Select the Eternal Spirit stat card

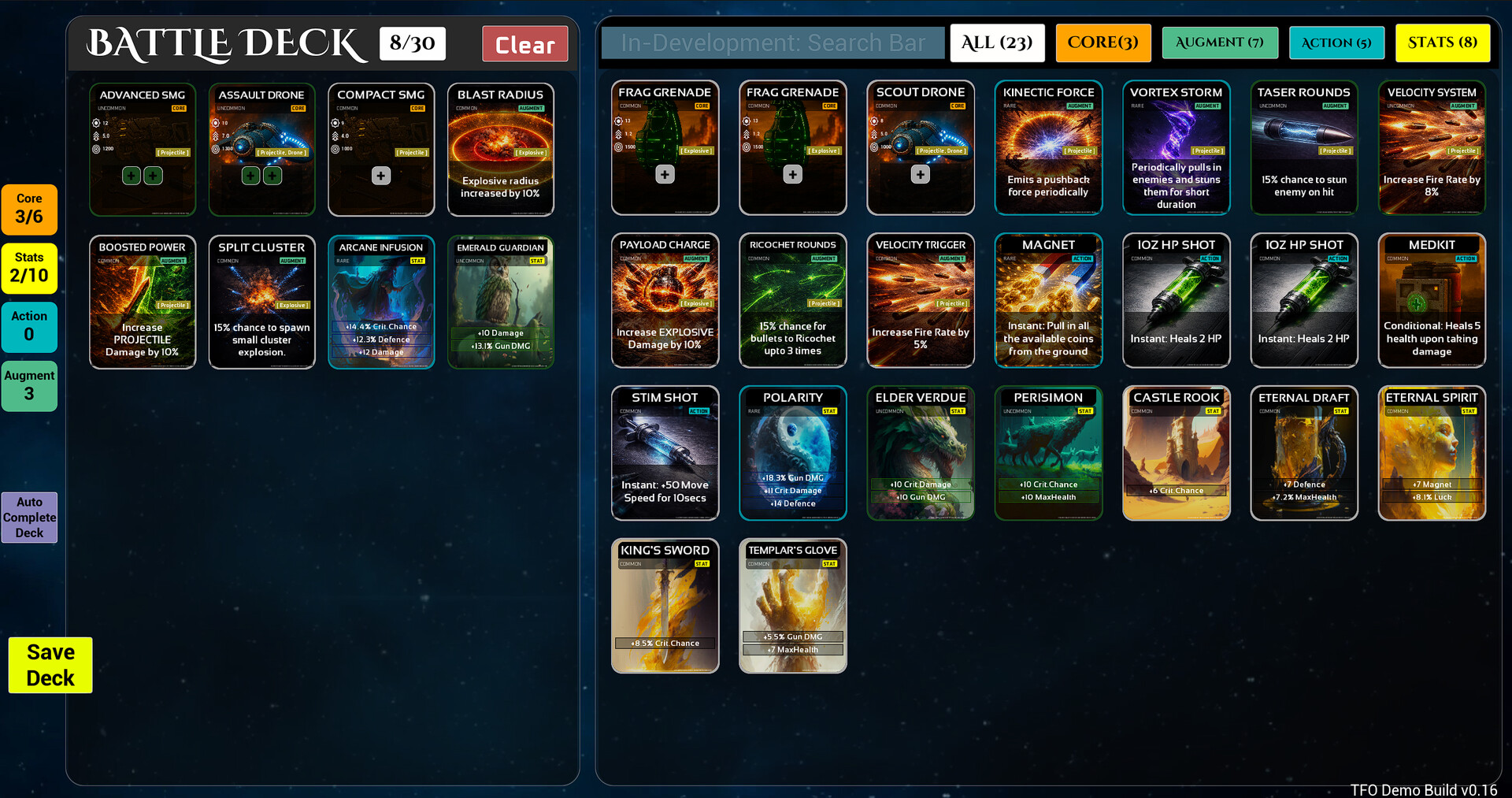pyautogui.click(x=1431, y=453)
